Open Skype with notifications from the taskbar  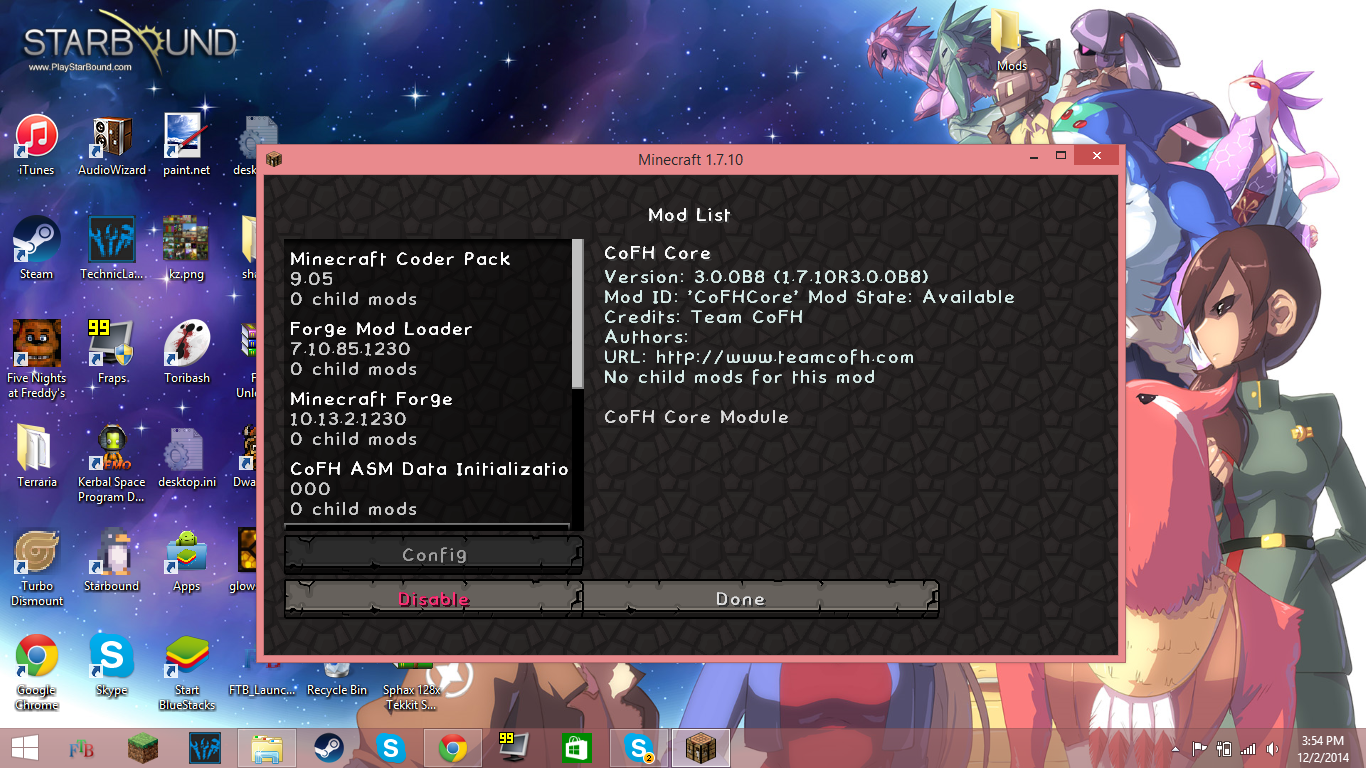[637, 747]
